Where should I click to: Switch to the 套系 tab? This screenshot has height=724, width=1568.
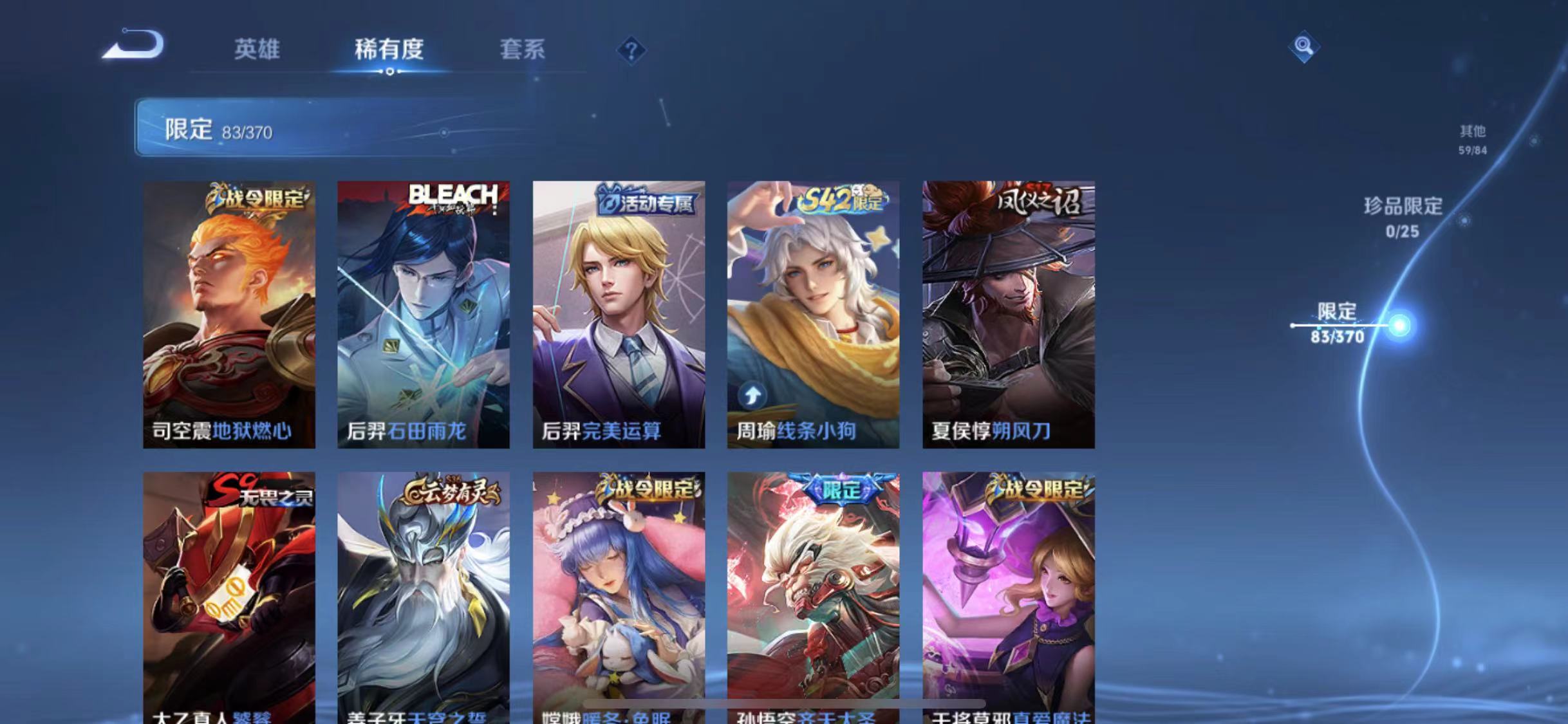(x=523, y=50)
